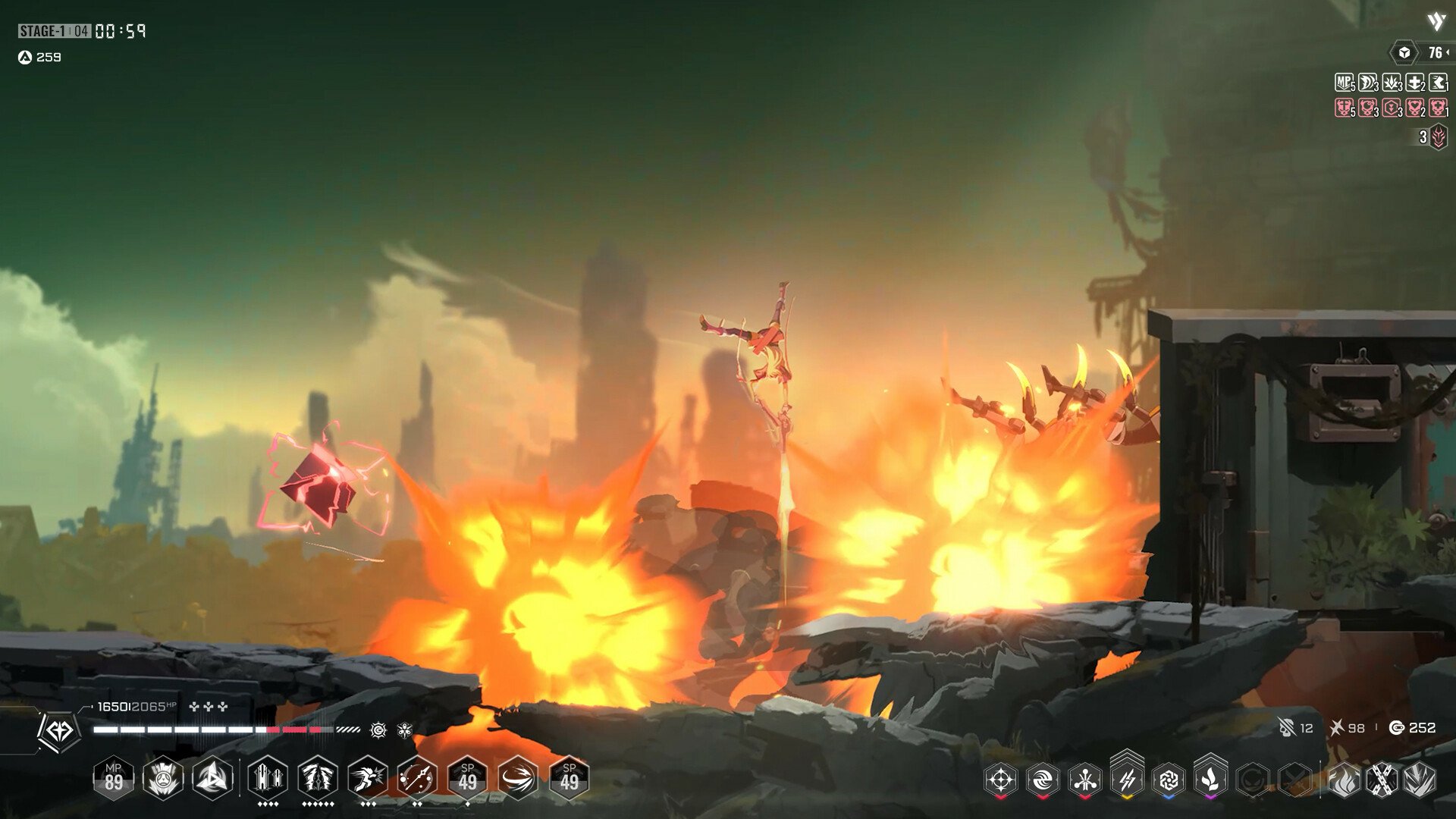Select the dashing kick skill icon
Screen dimensions: 1456x819
point(369,778)
